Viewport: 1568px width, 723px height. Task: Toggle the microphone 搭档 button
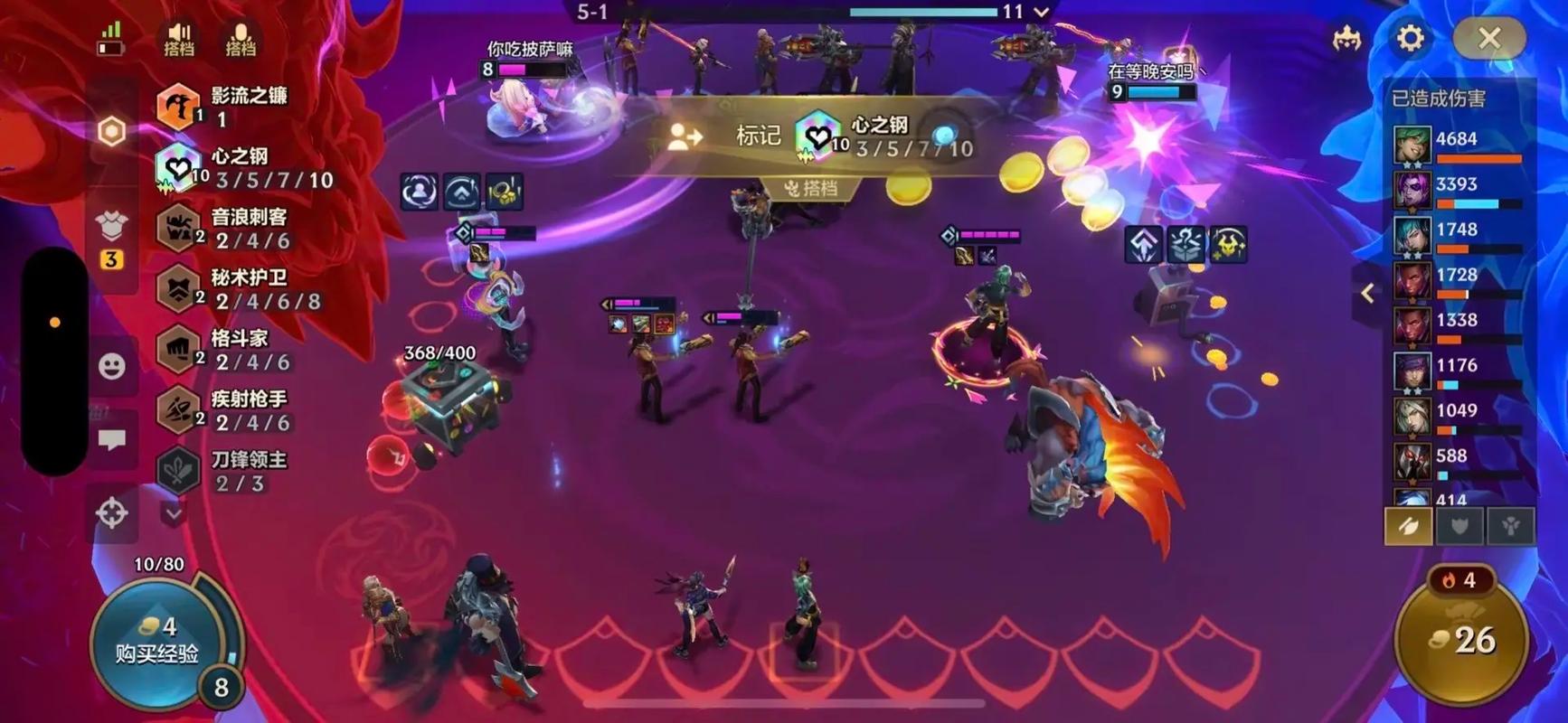tap(241, 40)
